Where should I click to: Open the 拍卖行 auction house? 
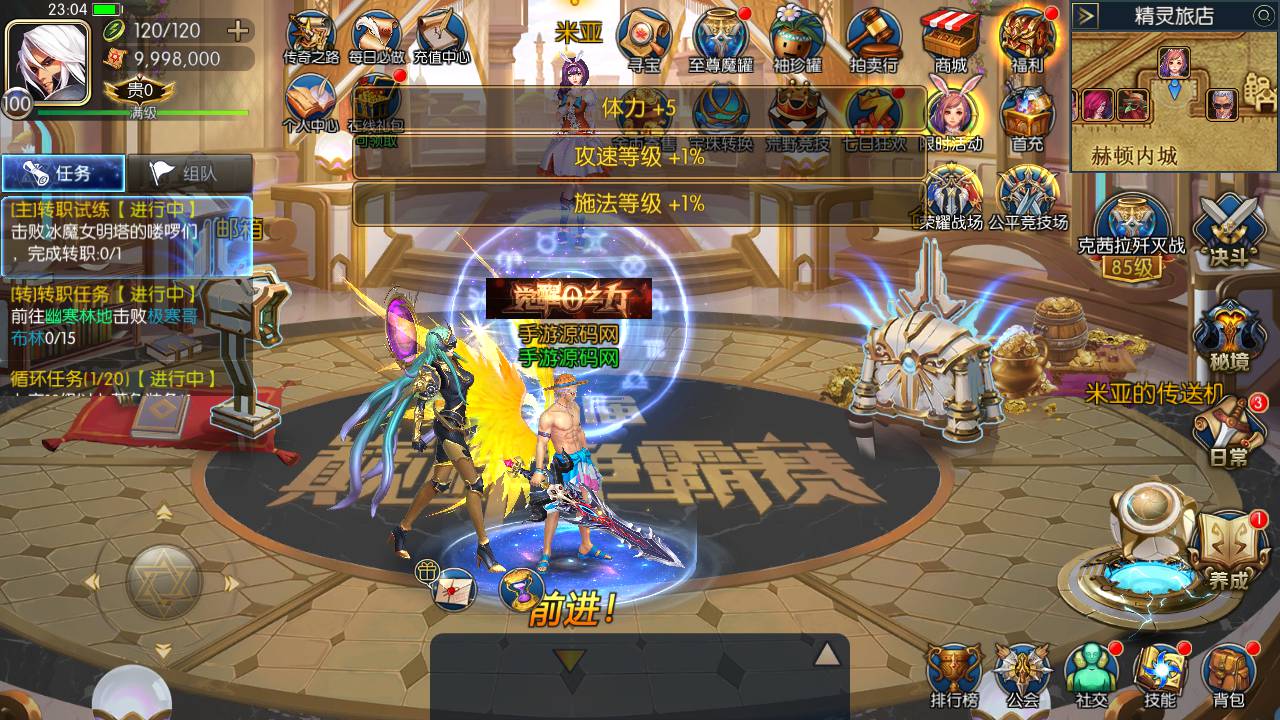coord(873,40)
